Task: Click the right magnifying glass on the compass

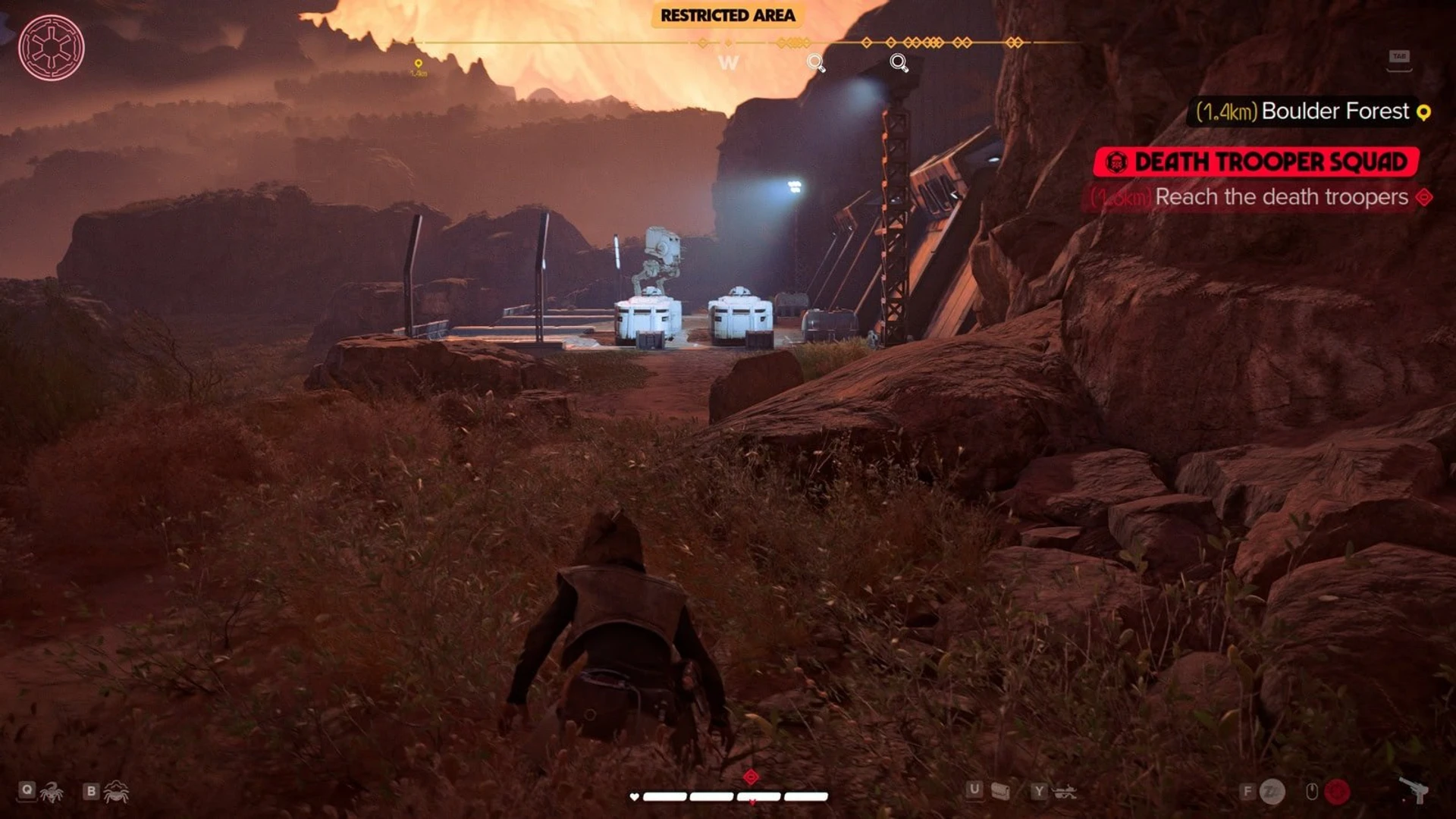Action: tap(898, 62)
